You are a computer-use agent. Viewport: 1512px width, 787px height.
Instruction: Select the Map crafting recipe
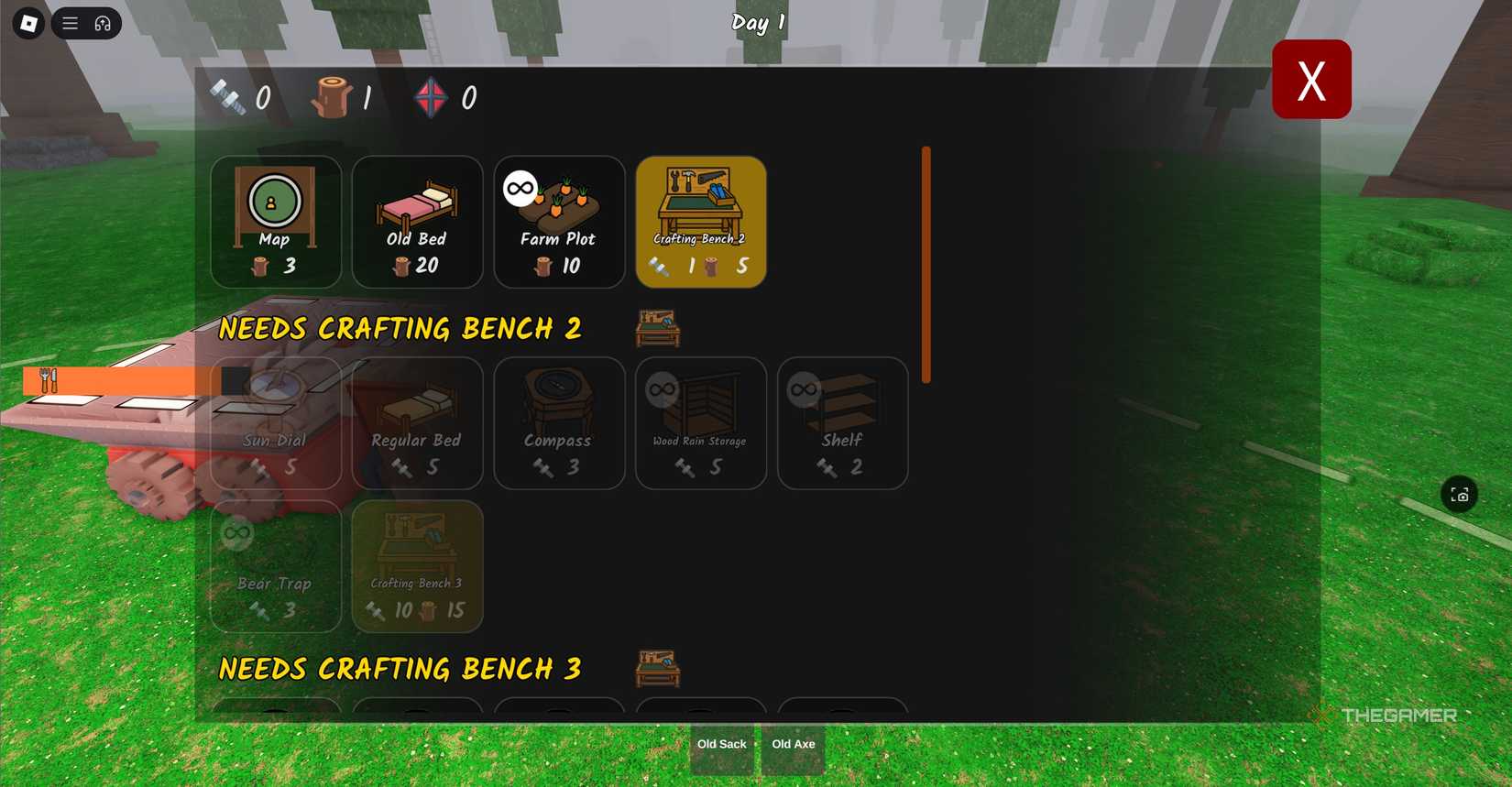pyautogui.click(x=276, y=220)
